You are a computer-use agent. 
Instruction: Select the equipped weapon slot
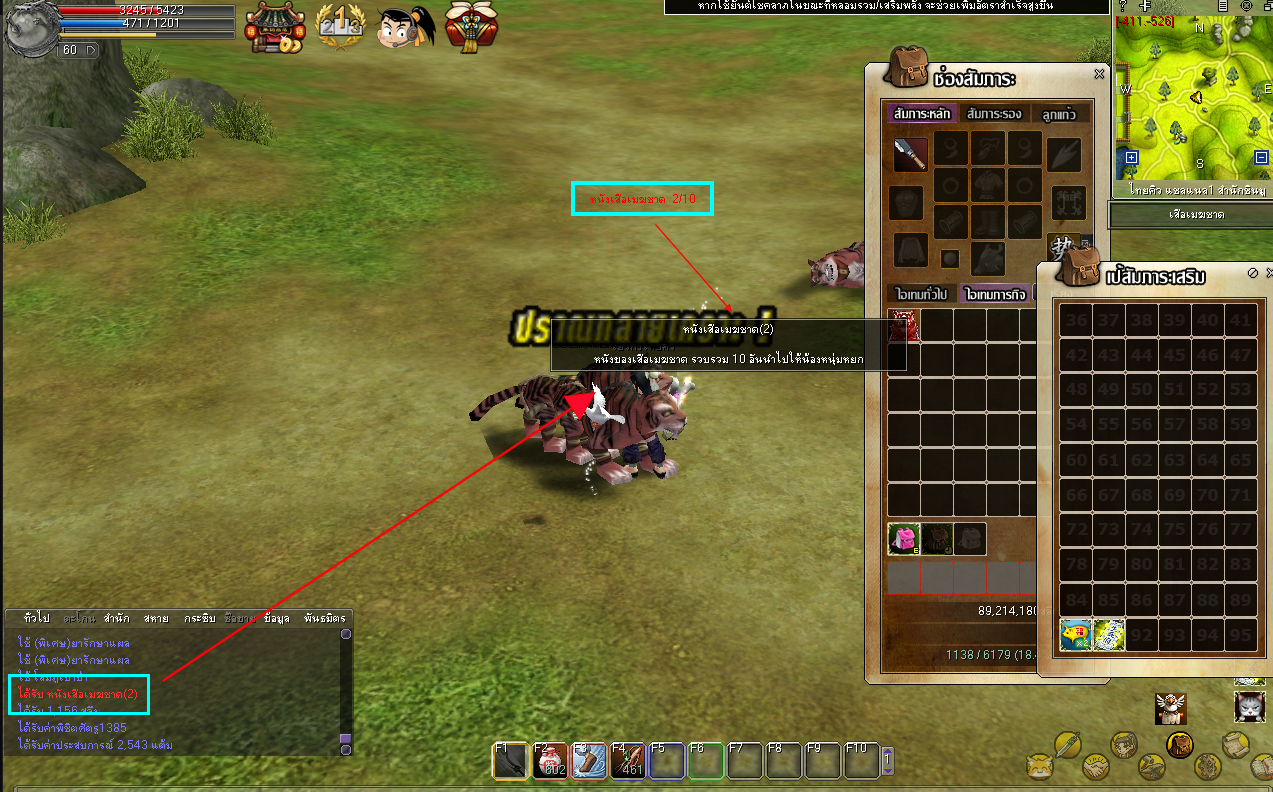909,154
